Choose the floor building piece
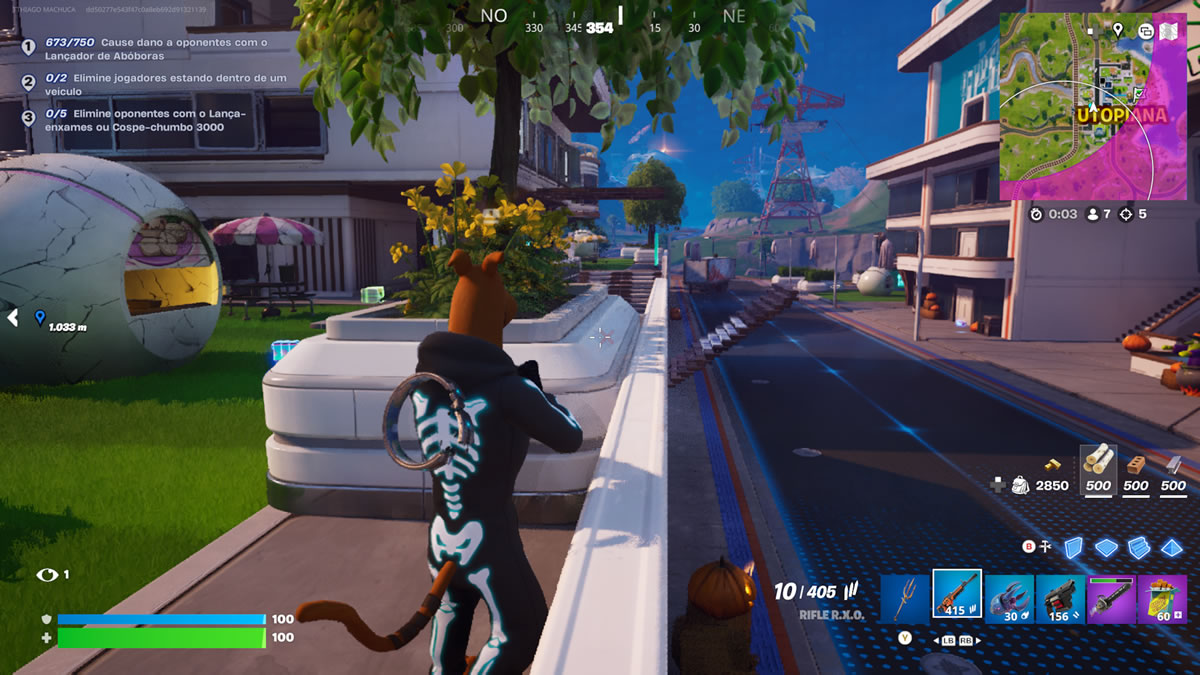The height and width of the screenshot is (675, 1200). pos(1106,547)
